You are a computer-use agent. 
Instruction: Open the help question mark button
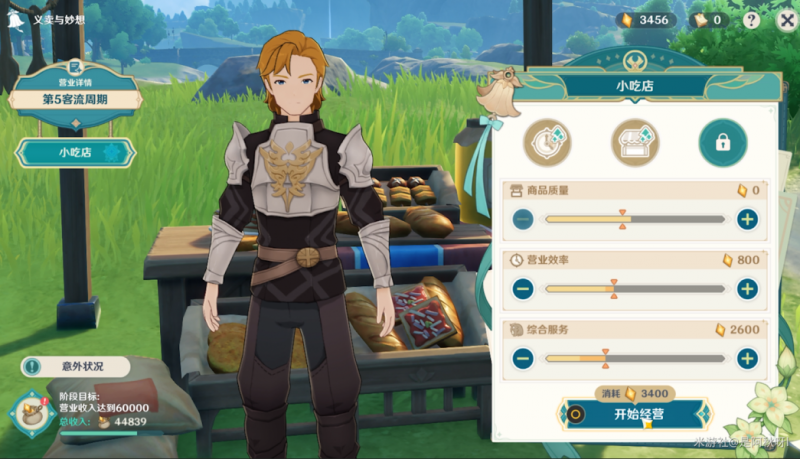751,20
